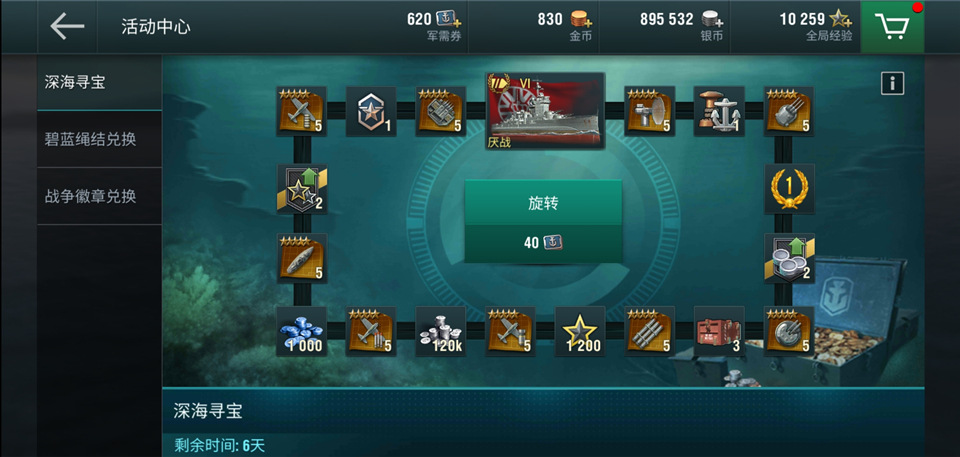Inspect the 120k silver reward tile
The image size is (960, 457).
(x=440, y=331)
